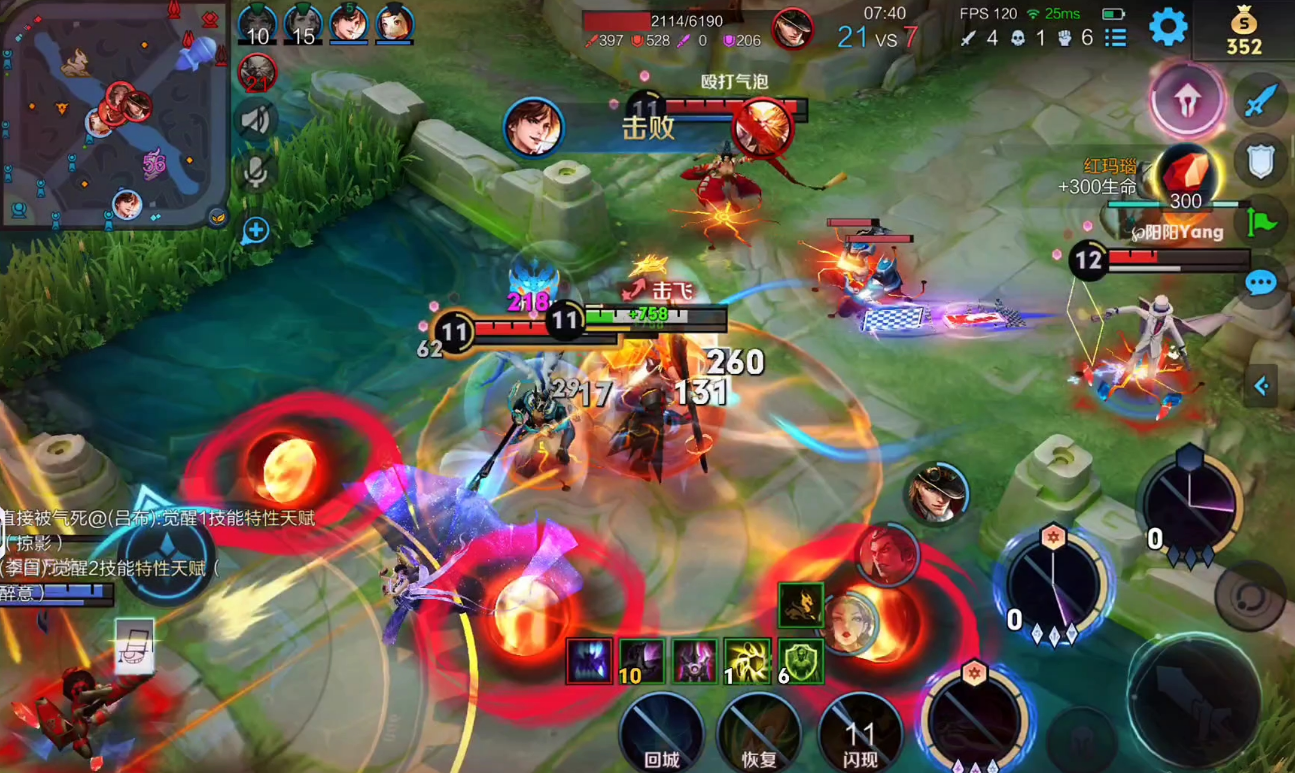Send the green flag gather signal
The height and width of the screenshot is (773, 1295).
pos(1260,222)
